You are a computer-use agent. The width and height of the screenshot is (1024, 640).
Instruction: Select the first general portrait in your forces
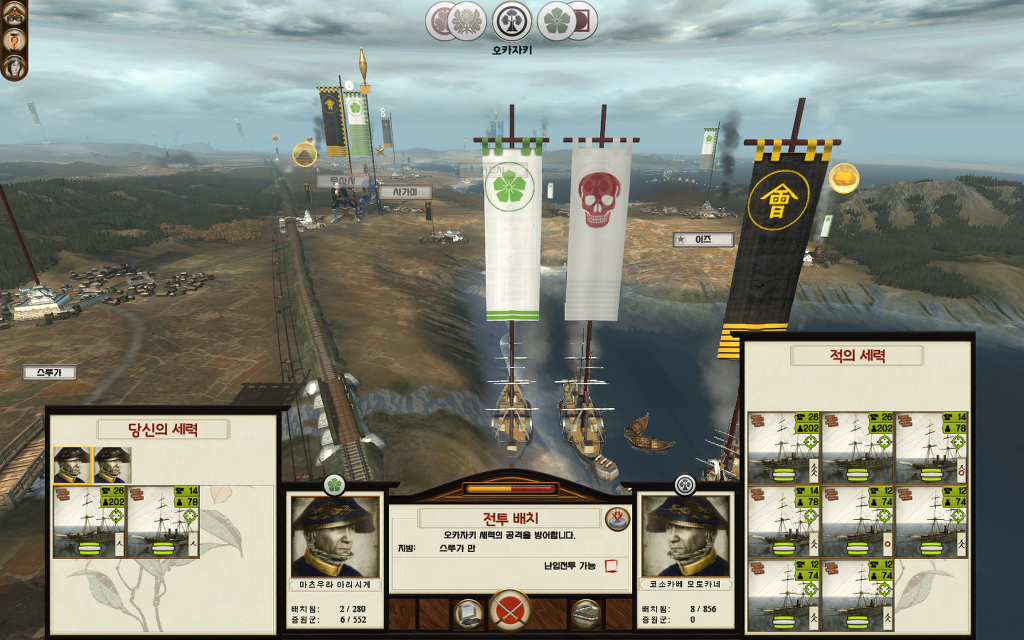pos(70,465)
